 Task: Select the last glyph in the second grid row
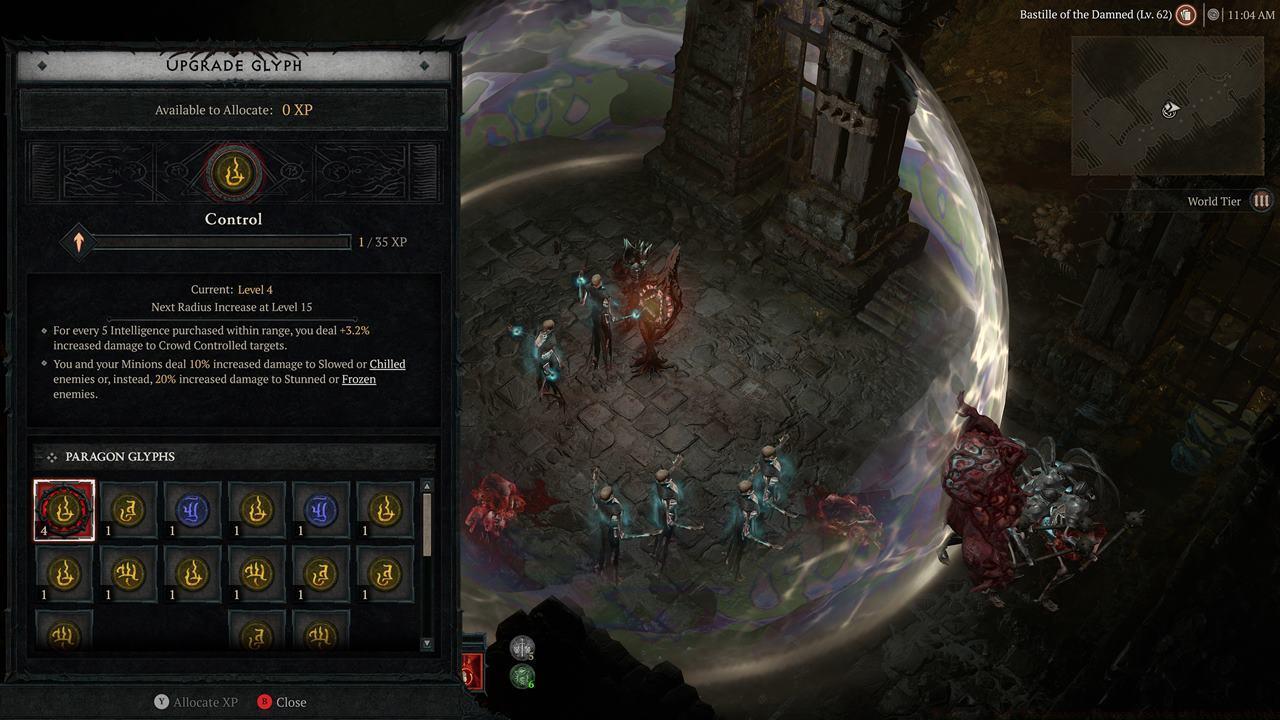383,573
